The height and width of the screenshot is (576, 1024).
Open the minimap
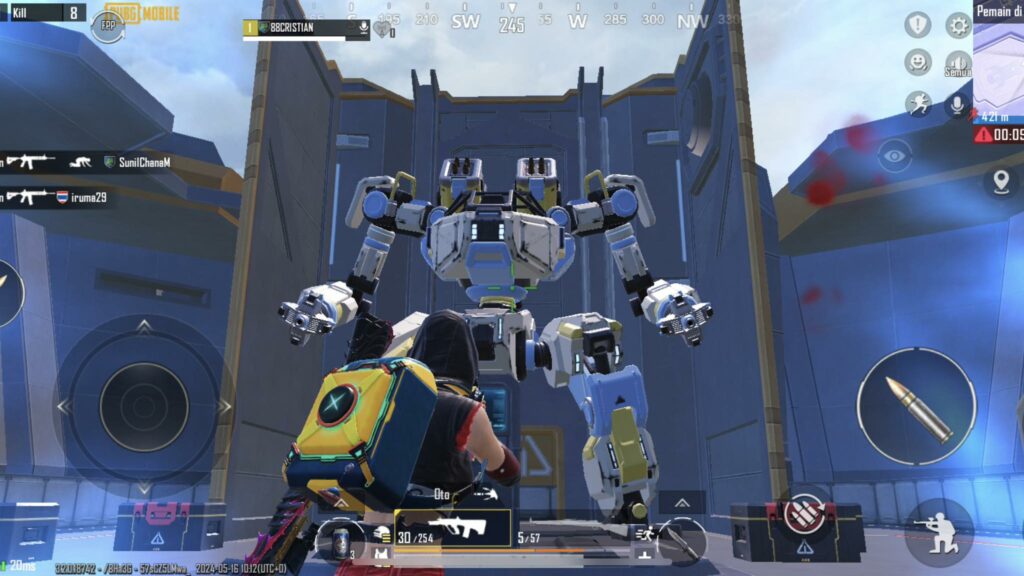tap(998, 60)
